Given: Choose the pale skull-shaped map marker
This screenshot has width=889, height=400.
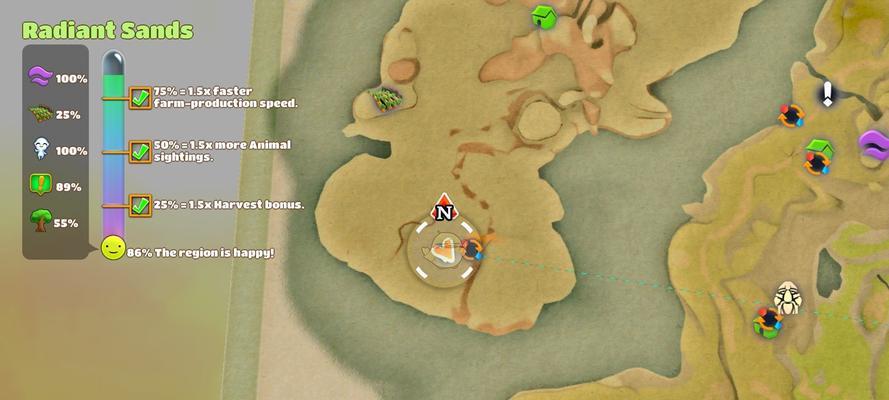Looking at the screenshot, I should coord(788,297).
